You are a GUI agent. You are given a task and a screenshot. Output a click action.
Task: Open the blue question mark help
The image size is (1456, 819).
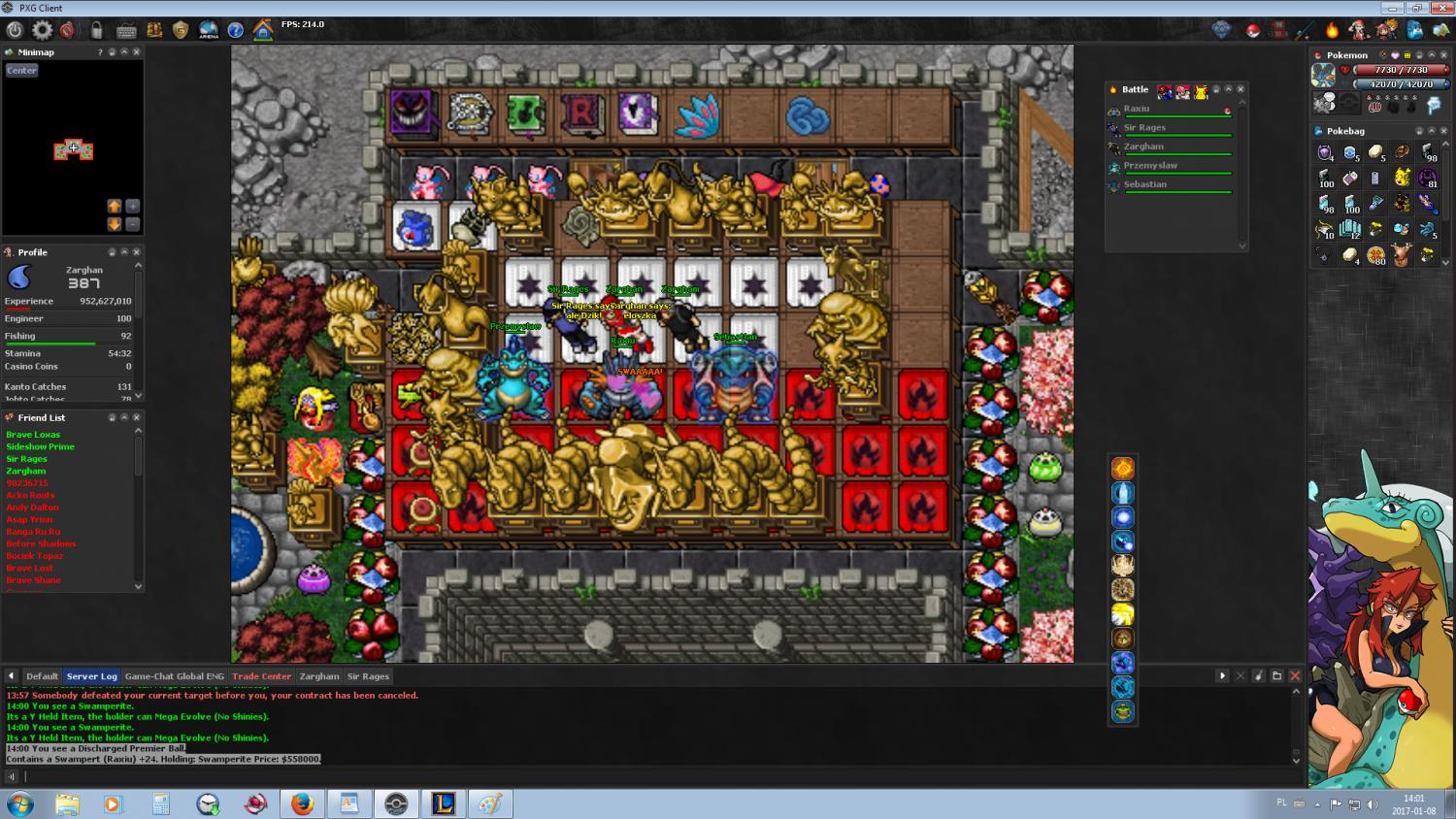(235, 30)
